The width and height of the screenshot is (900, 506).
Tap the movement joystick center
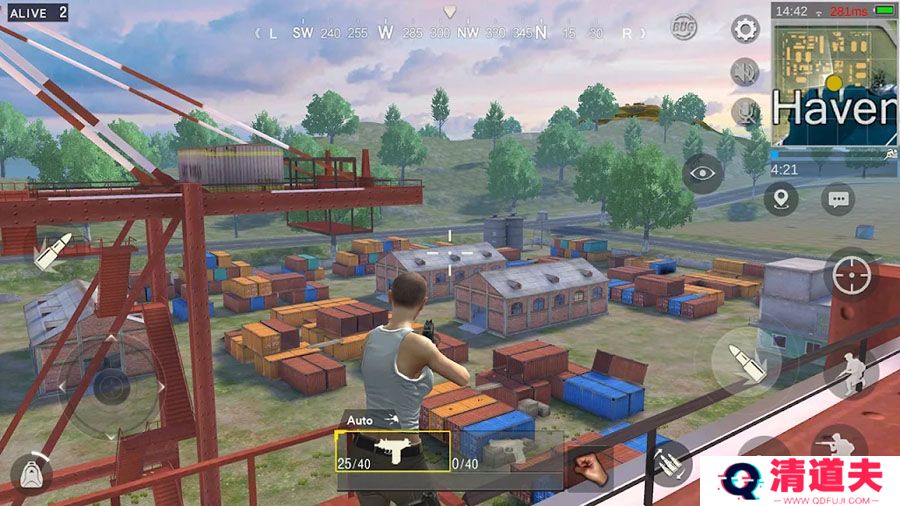pyautogui.click(x=108, y=383)
